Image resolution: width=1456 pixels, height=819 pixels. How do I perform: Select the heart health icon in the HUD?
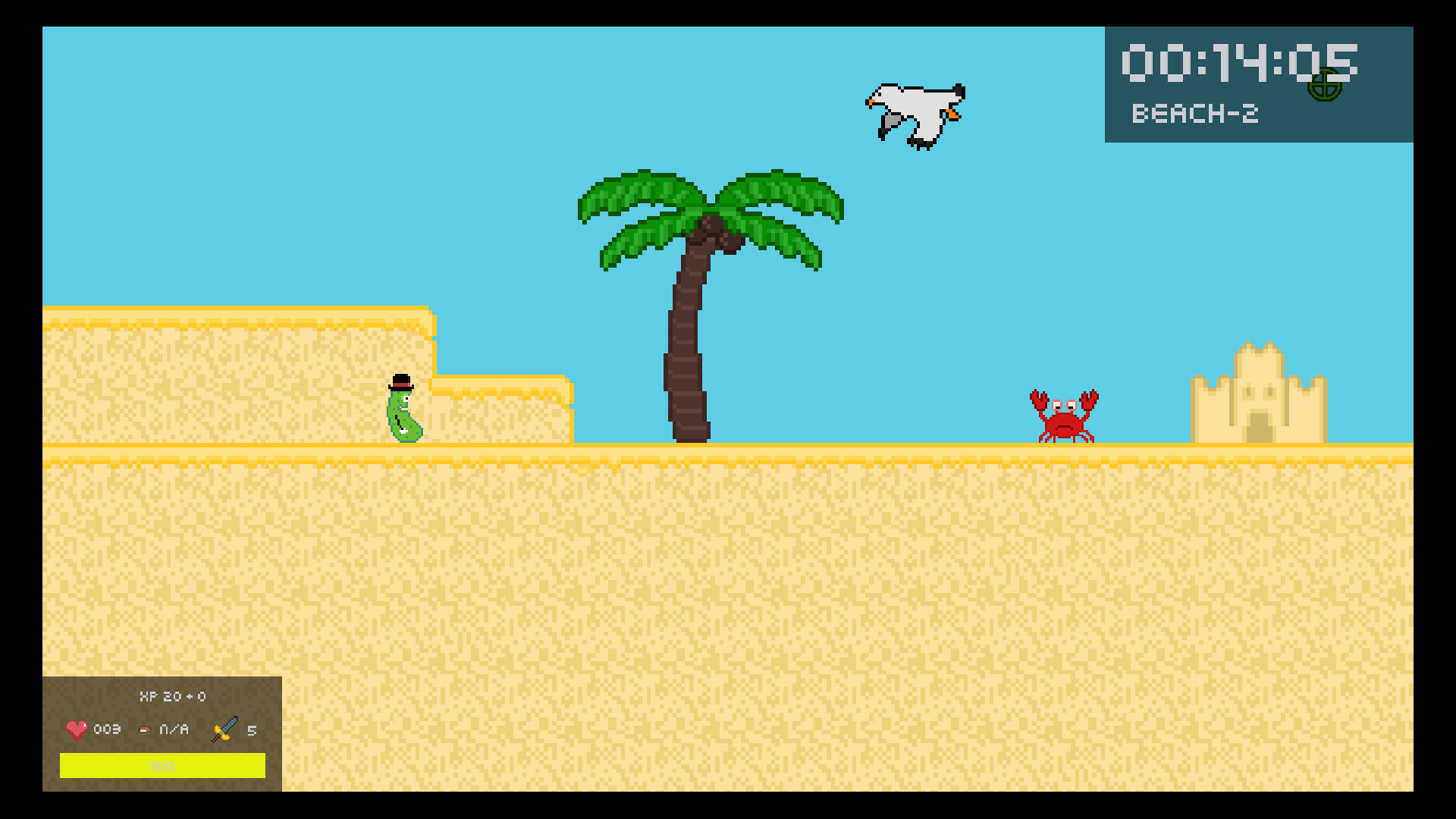pos(76,730)
